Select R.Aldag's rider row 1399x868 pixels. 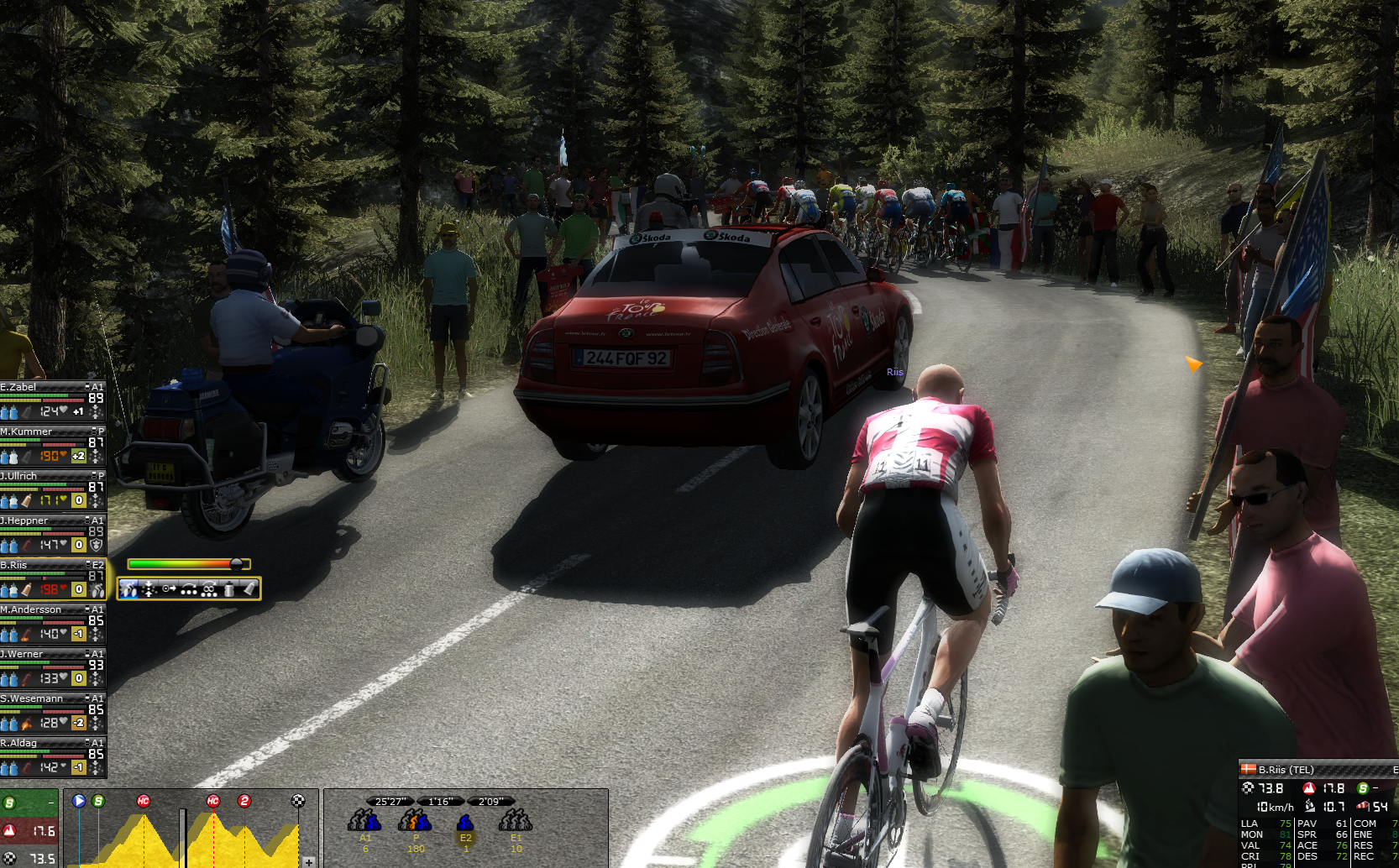coord(52,756)
